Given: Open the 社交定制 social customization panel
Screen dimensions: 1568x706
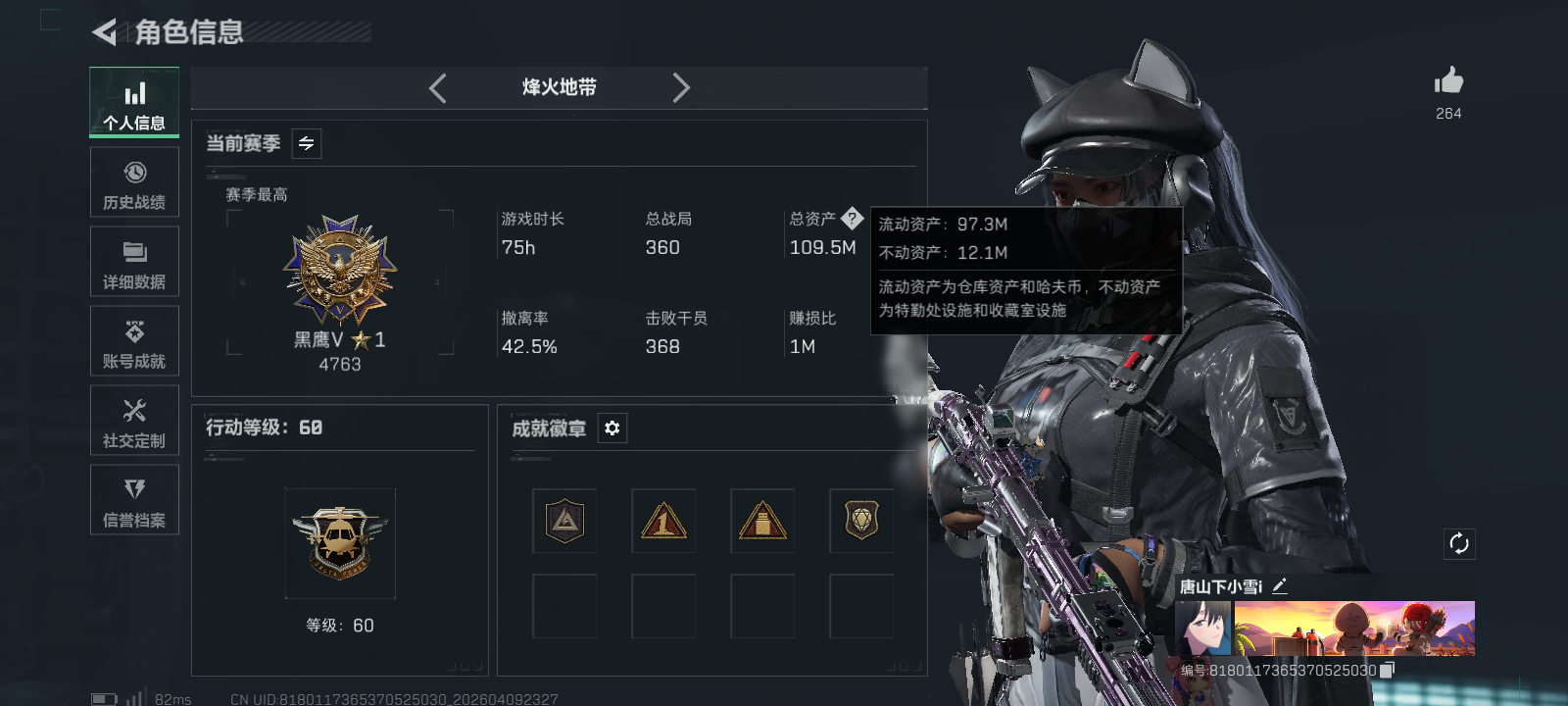Looking at the screenshot, I should 134,421.
